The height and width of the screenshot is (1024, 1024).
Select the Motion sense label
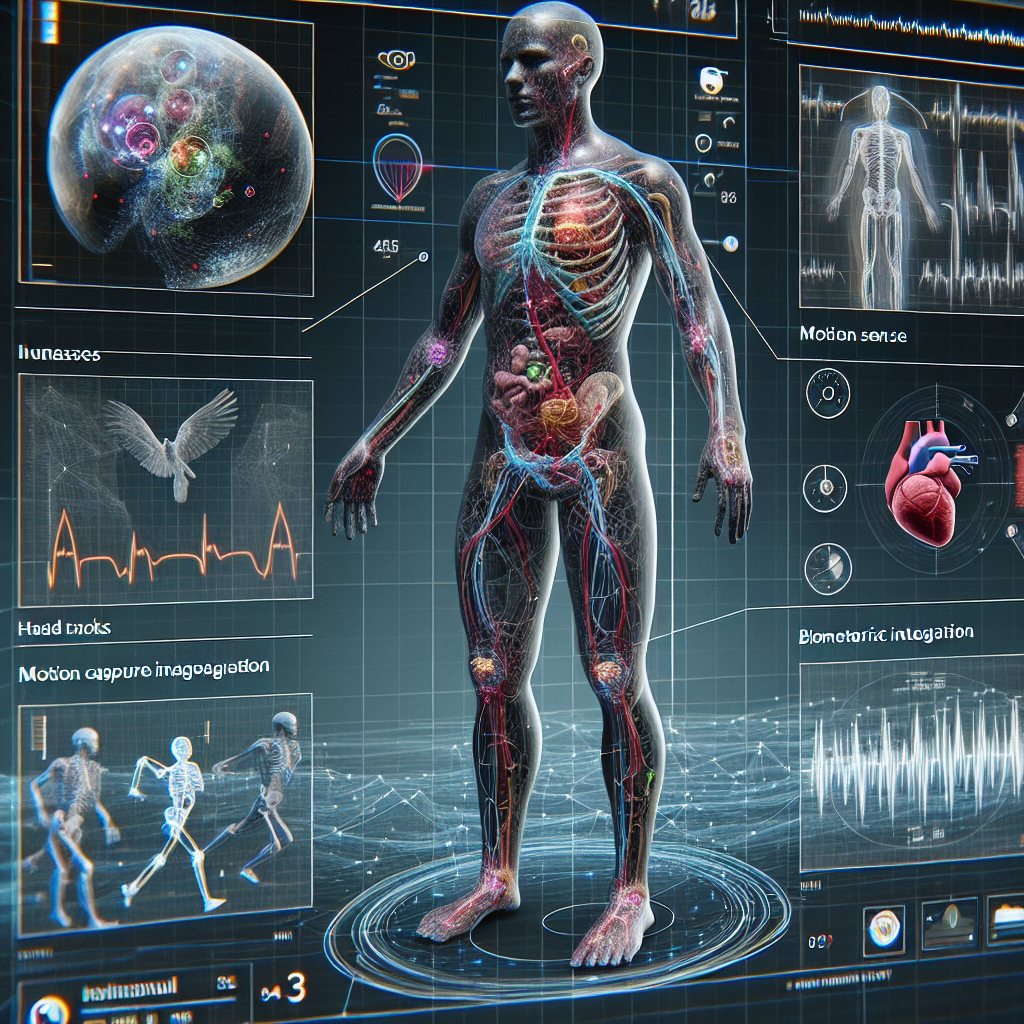(853, 336)
